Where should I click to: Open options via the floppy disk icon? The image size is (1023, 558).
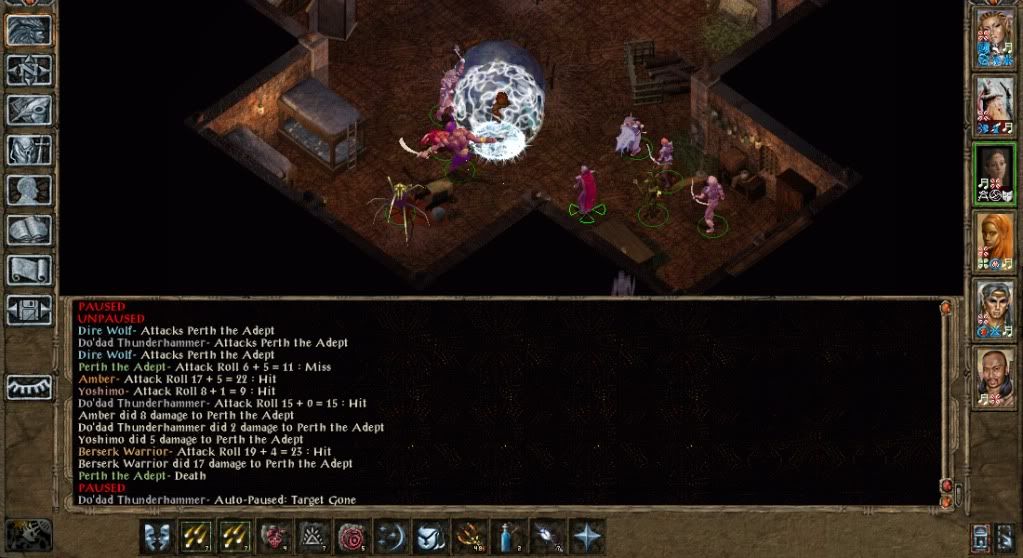tap(30, 310)
